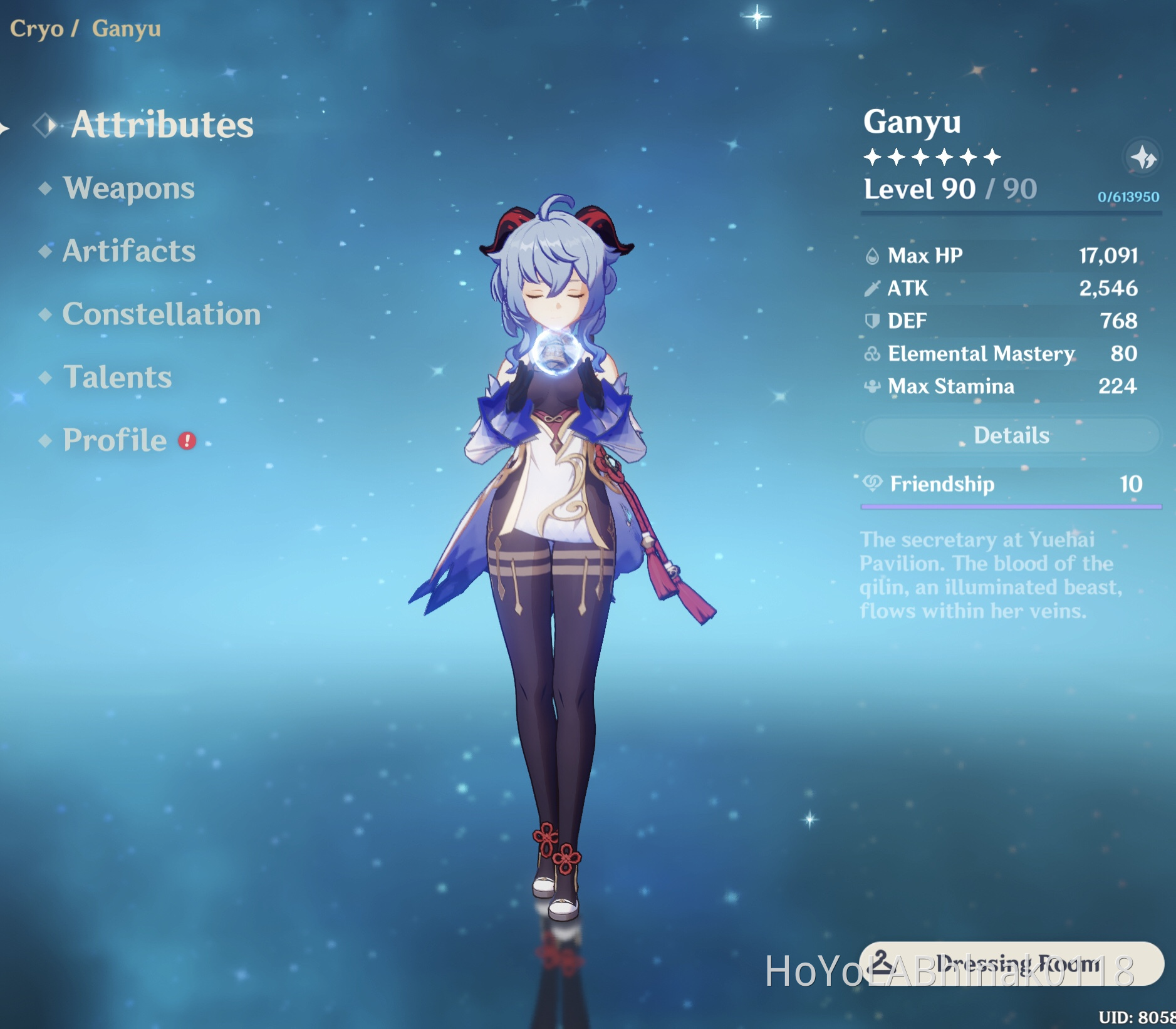Switch to the Weapons section

[x=130, y=189]
